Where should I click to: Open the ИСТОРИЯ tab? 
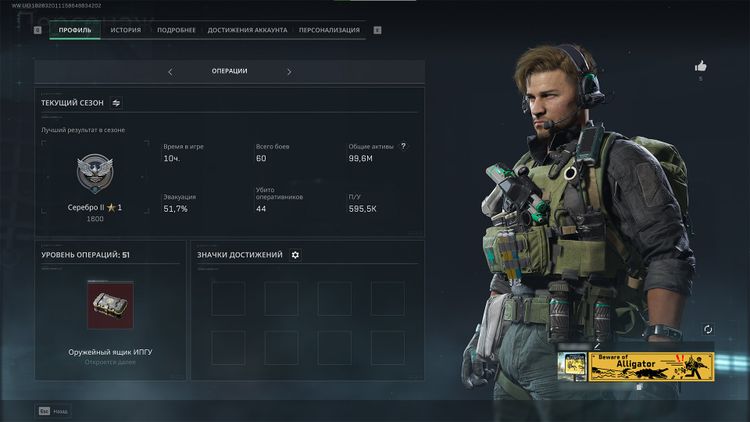coord(126,30)
